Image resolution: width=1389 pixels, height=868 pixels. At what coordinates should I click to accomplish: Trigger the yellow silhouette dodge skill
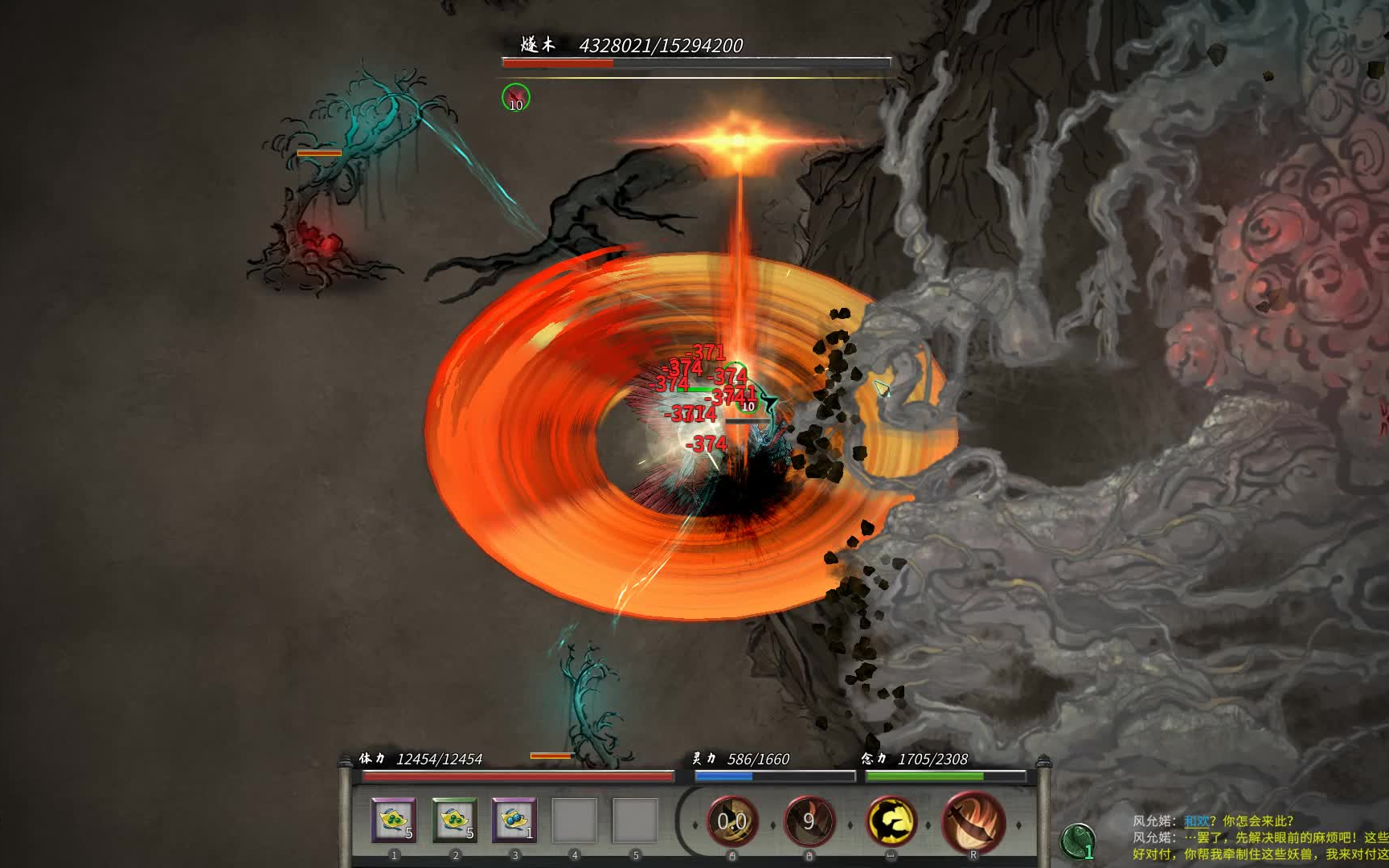tap(891, 821)
